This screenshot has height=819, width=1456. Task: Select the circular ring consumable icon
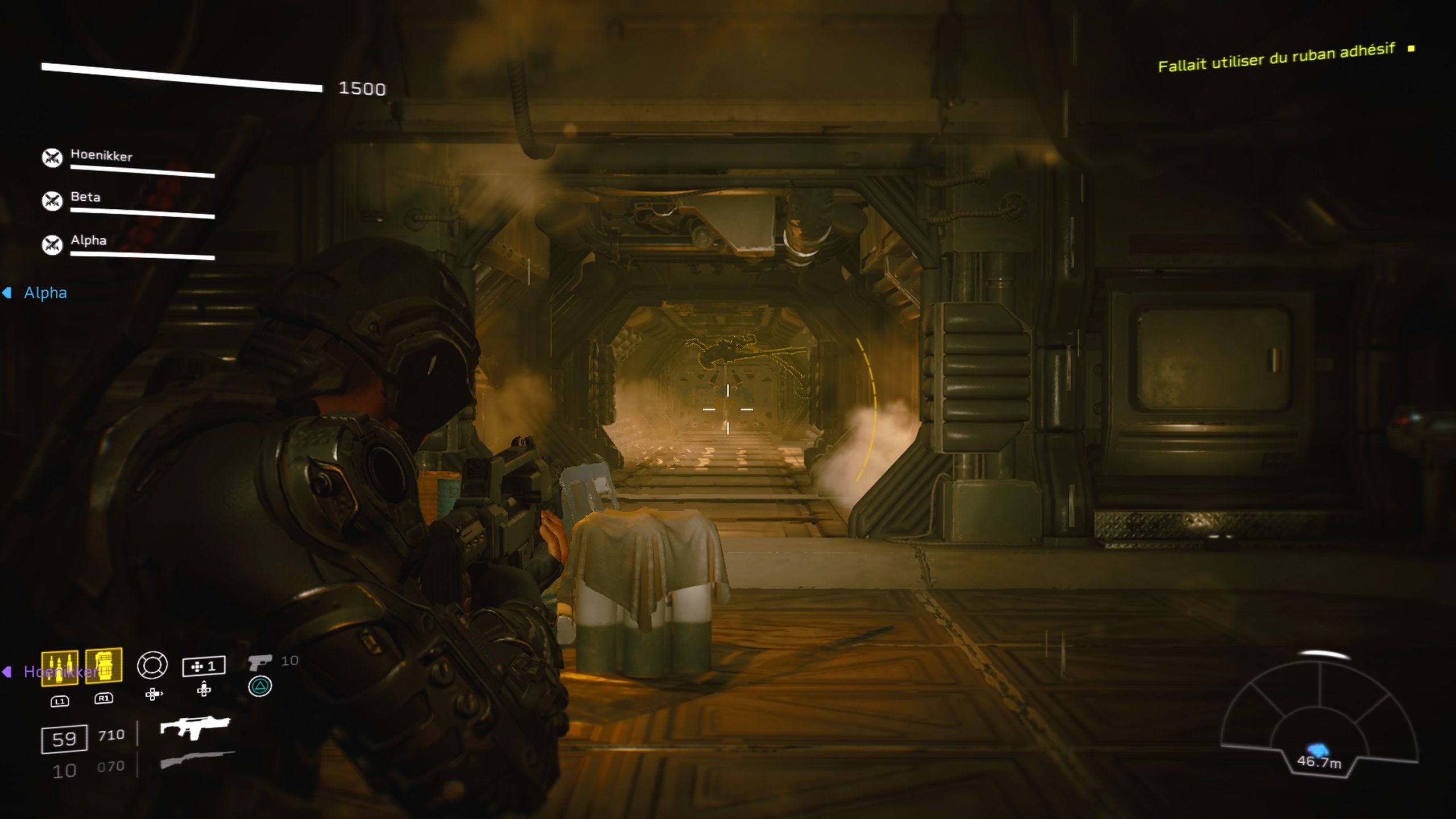click(x=152, y=665)
